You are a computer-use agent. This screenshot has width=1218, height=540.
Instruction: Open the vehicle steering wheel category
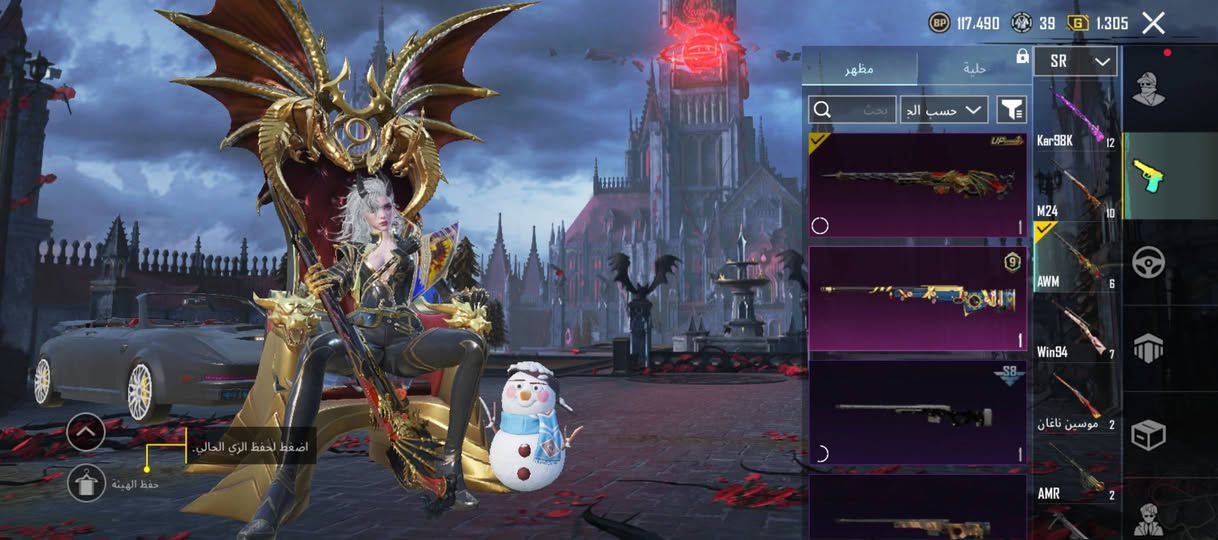[1148, 262]
